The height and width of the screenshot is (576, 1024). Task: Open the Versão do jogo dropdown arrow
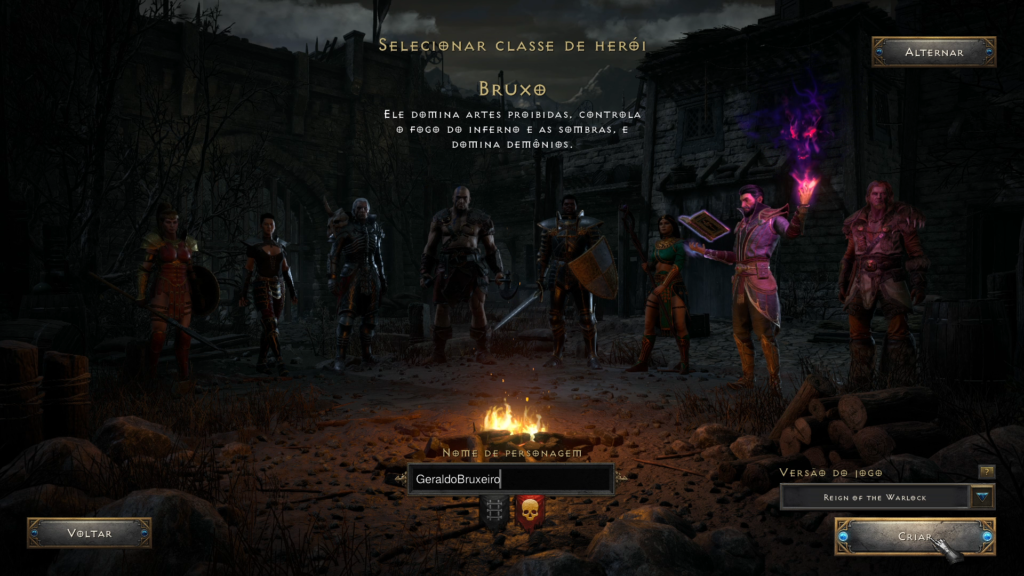982,496
